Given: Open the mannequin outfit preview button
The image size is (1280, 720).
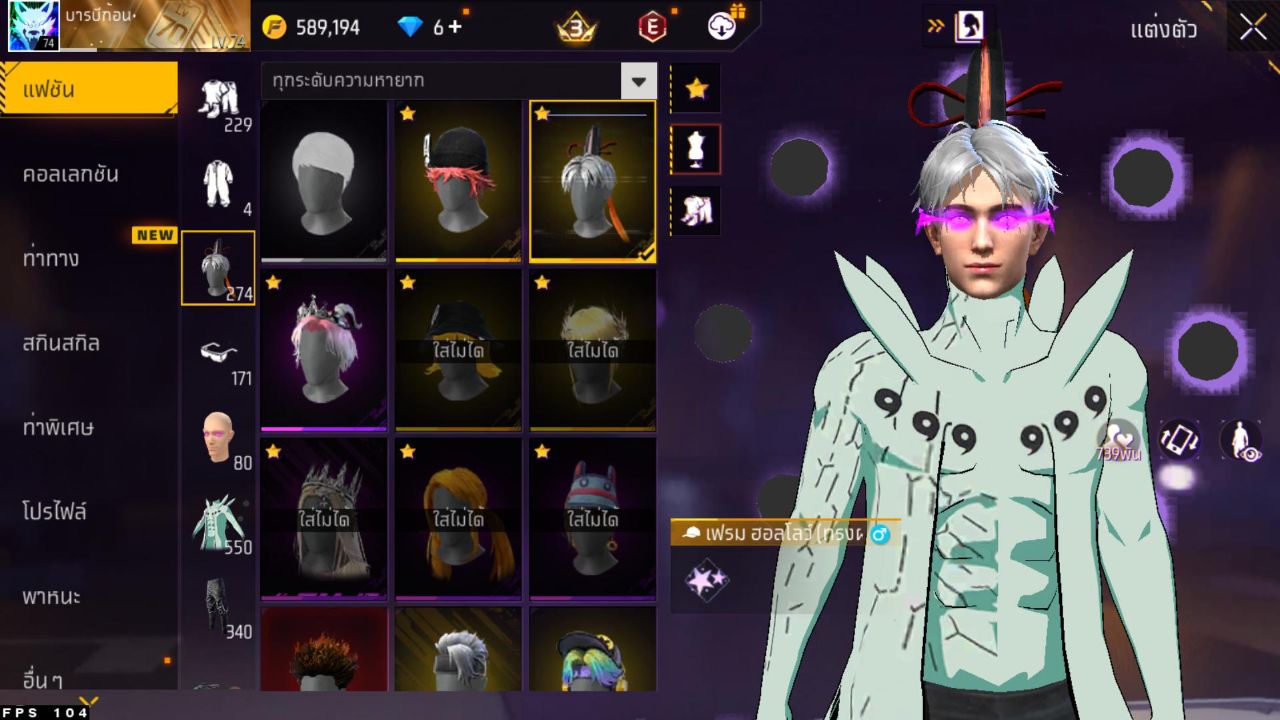Looking at the screenshot, I should [x=696, y=150].
